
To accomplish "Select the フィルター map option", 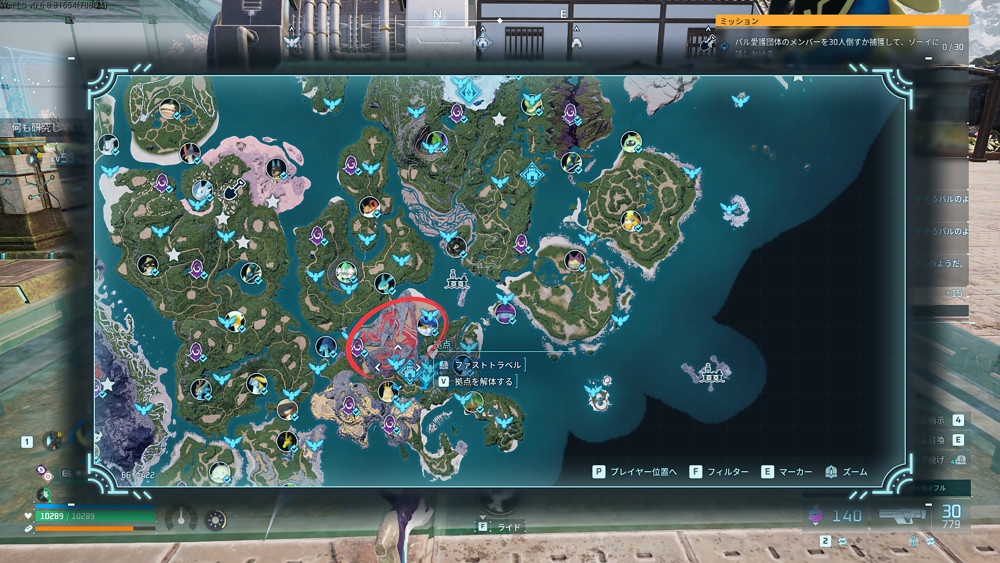I will (x=718, y=471).
